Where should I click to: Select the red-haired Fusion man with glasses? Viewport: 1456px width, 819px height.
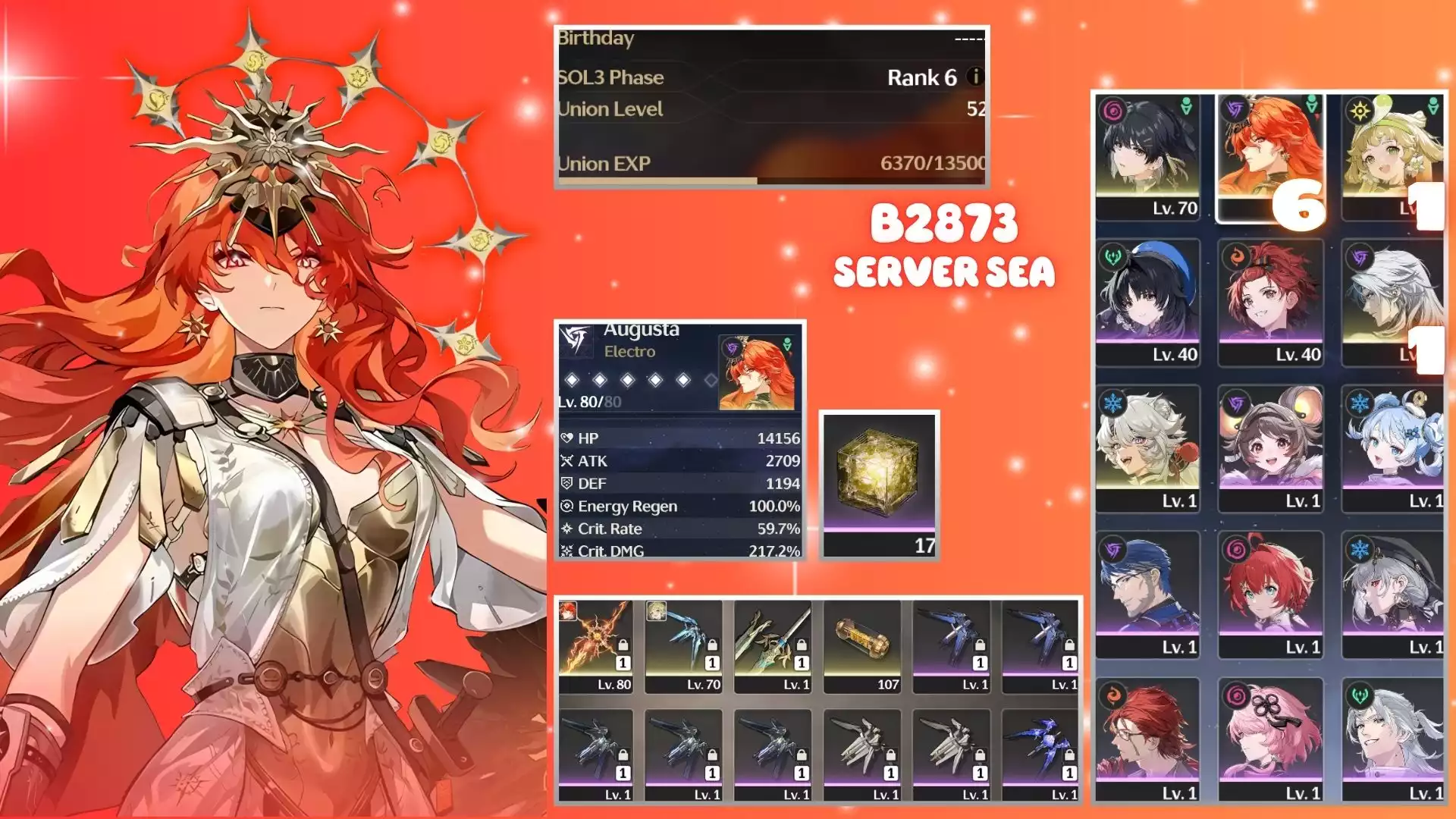click(1147, 741)
